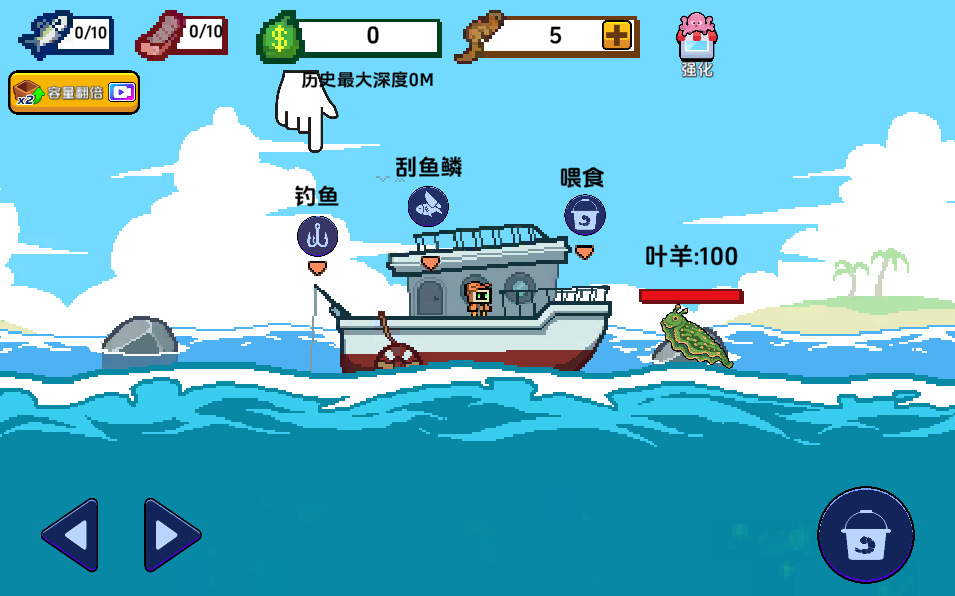Viewport: 955px width, 596px height.
Task: Move the boat with the left arrow
Action: point(71,535)
